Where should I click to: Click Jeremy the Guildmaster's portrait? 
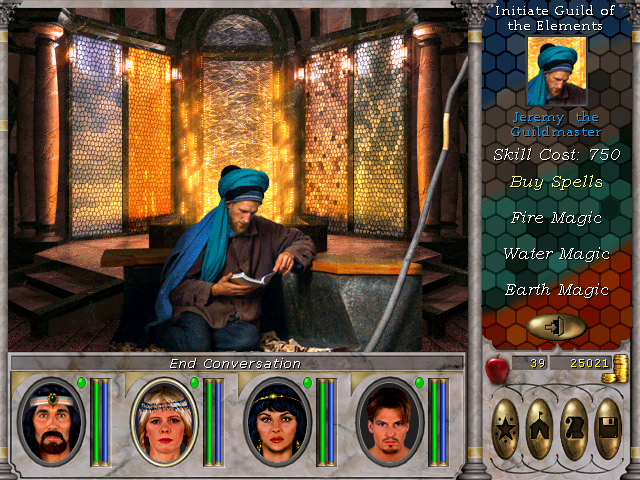[557, 72]
